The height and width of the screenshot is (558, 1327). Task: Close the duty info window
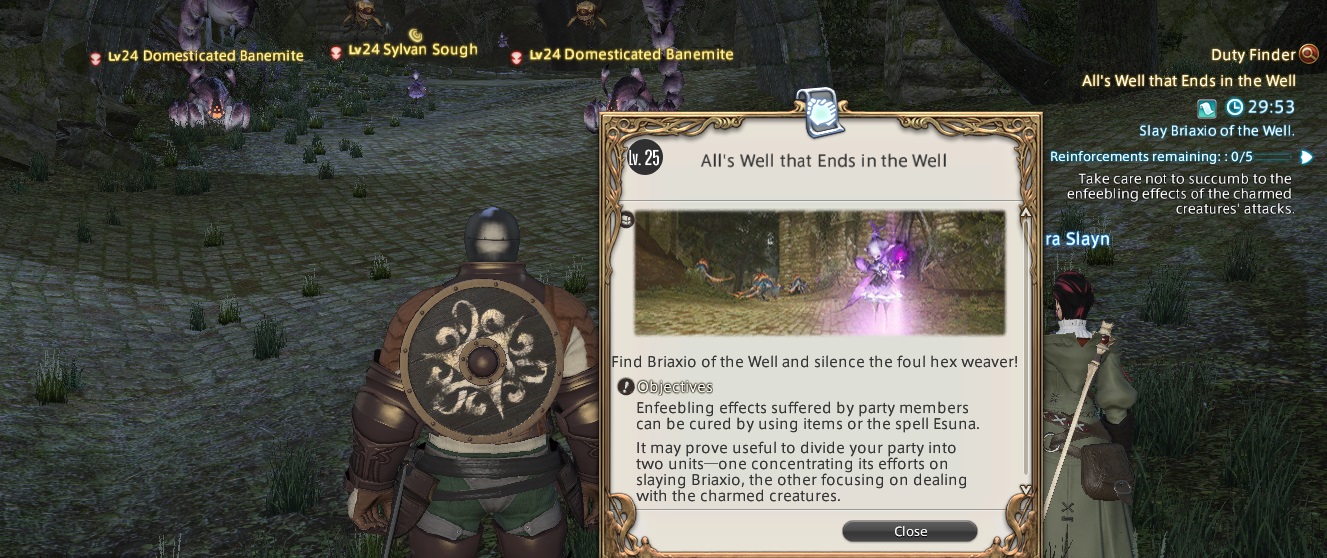pyautogui.click(x=909, y=531)
